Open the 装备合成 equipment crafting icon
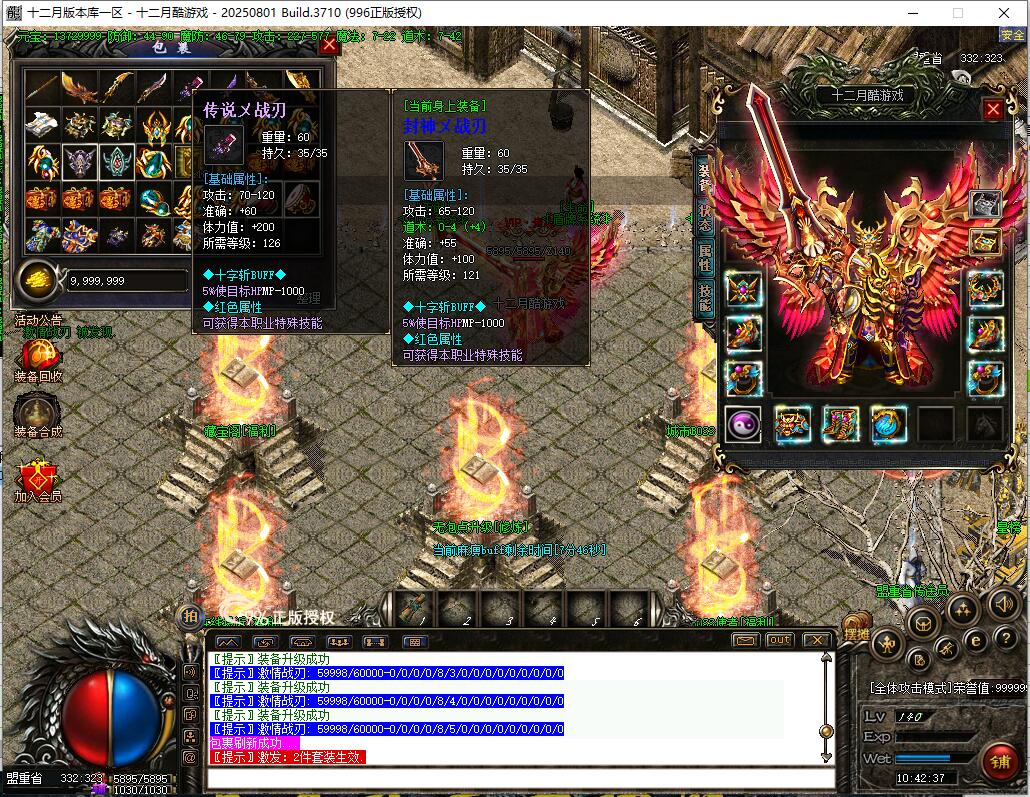This screenshot has height=797, width=1030. (38, 411)
